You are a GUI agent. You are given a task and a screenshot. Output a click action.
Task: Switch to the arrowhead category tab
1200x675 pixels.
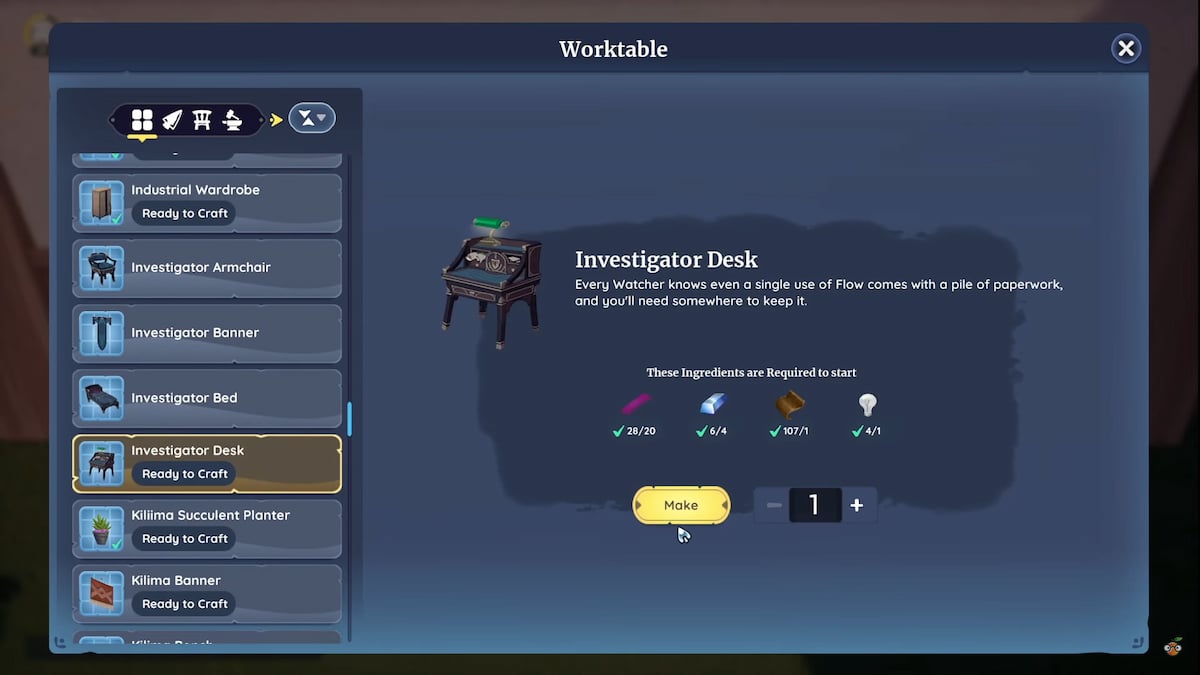tap(172, 120)
